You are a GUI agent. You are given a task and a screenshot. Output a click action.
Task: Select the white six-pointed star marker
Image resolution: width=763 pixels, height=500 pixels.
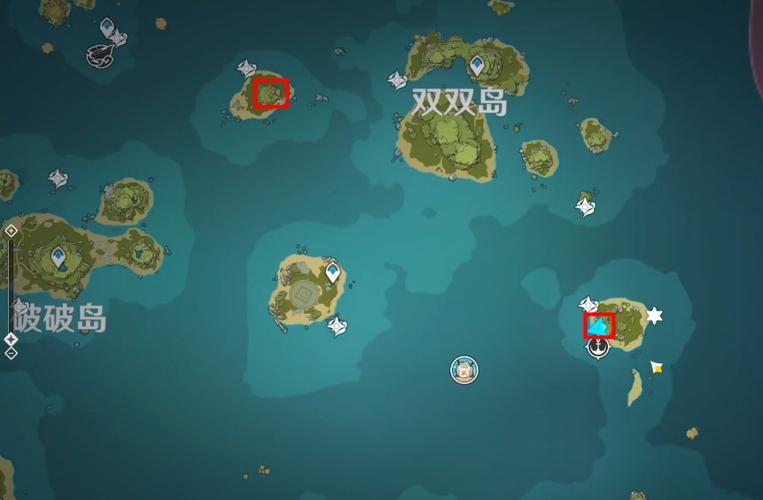(654, 316)
